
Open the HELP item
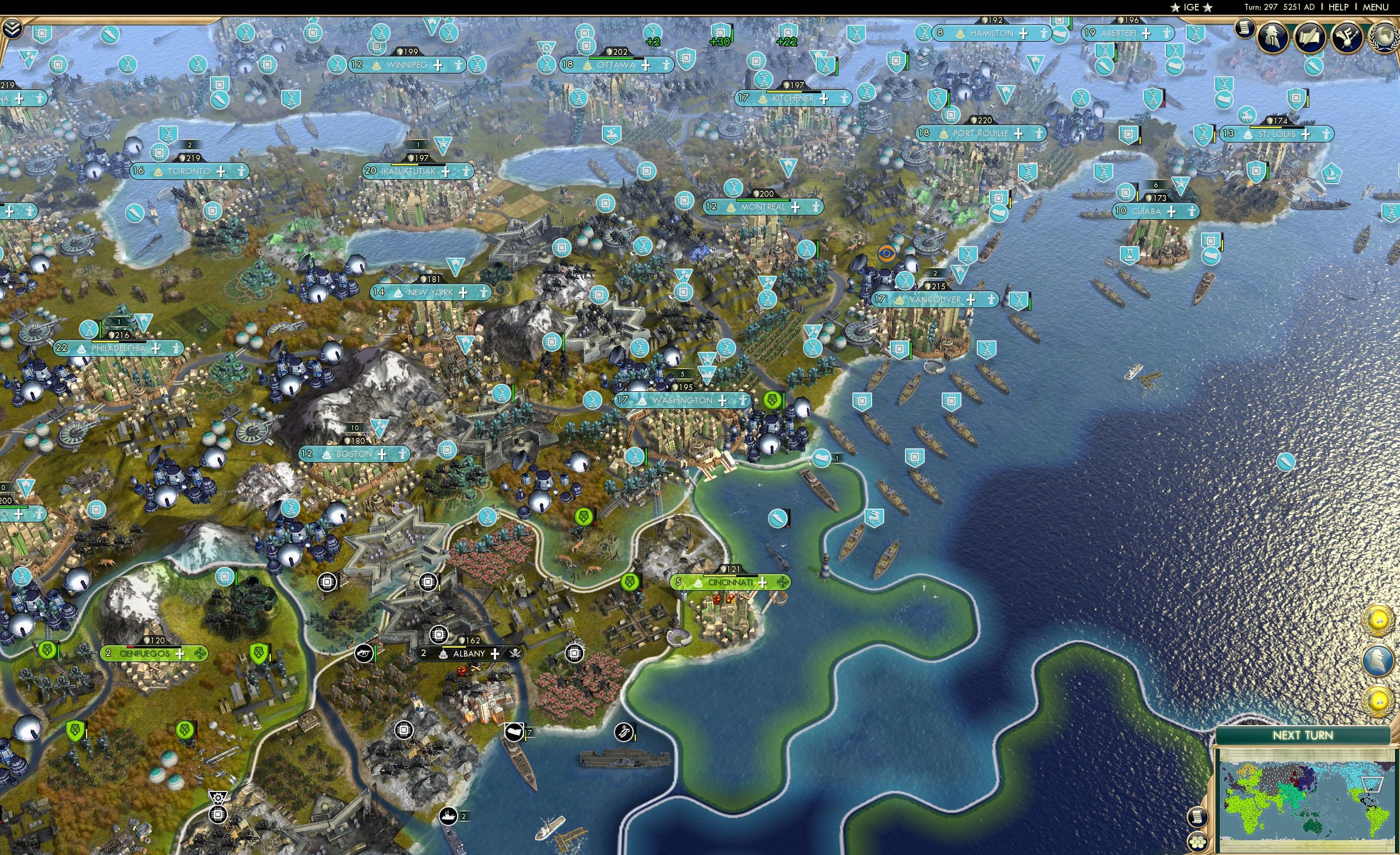pyautogui.click(x=1338, y=7)
